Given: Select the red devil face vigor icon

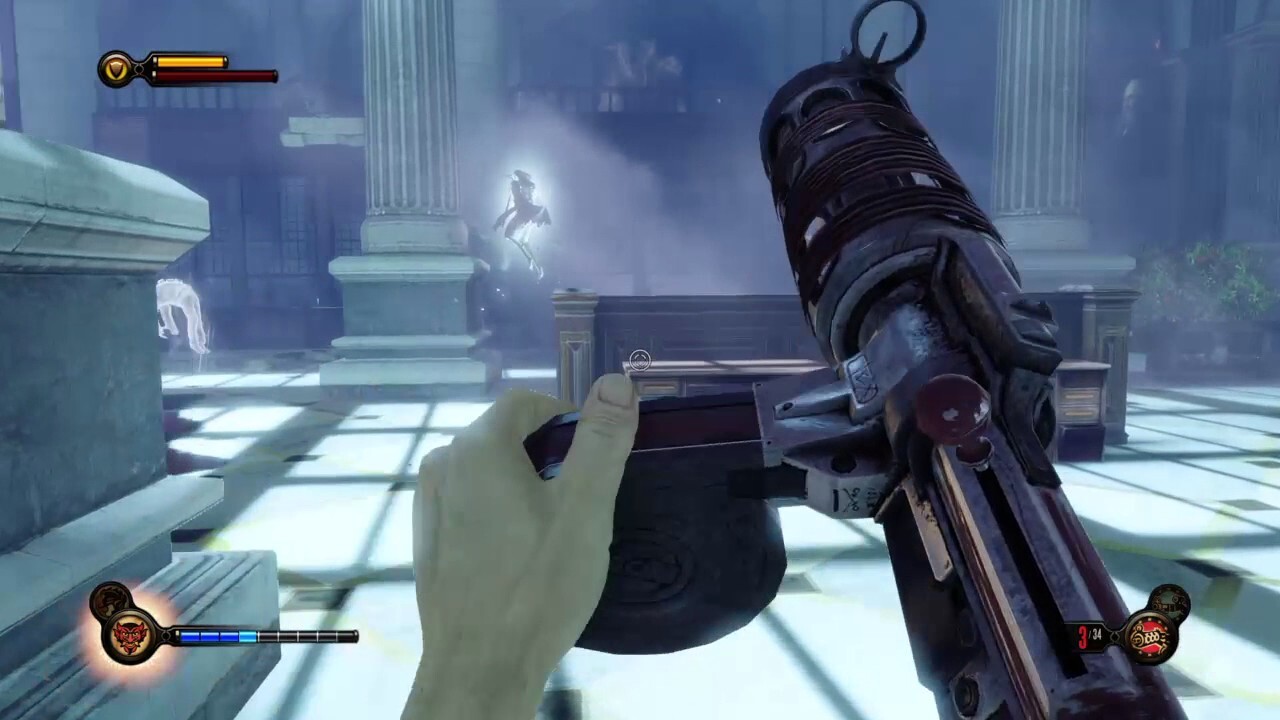Looking at the screenshot, I should 130,636.
